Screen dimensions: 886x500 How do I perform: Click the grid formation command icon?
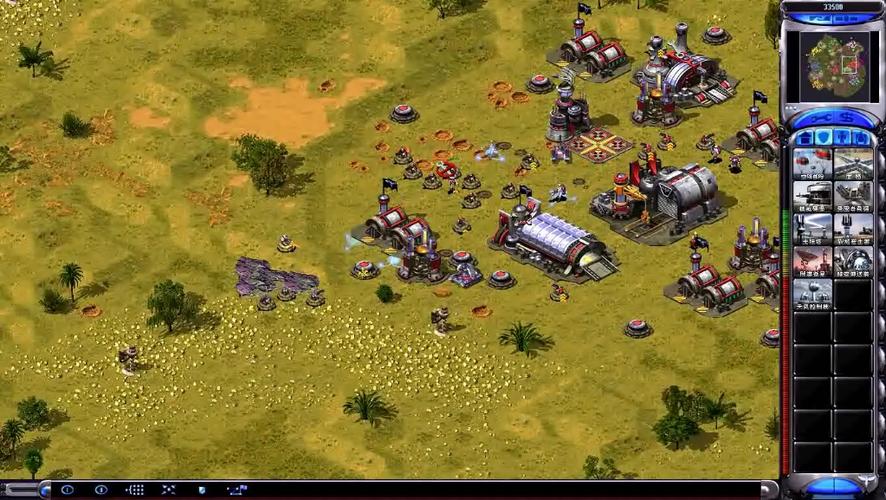point(135,490)
